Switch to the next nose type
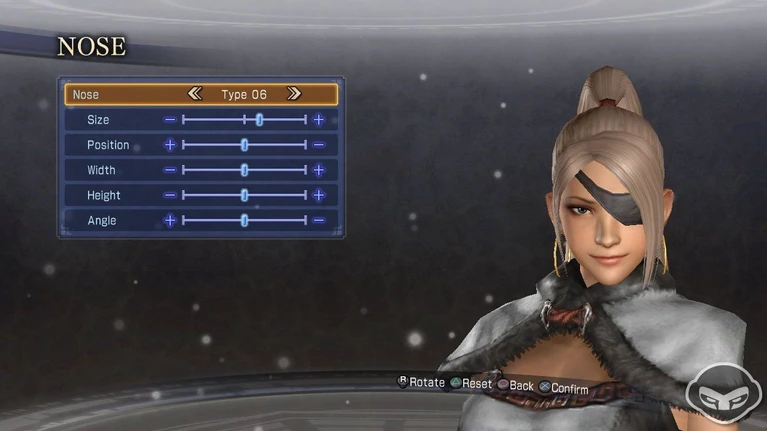This screenshot has width=767, height=431. [x=293, y=94]
